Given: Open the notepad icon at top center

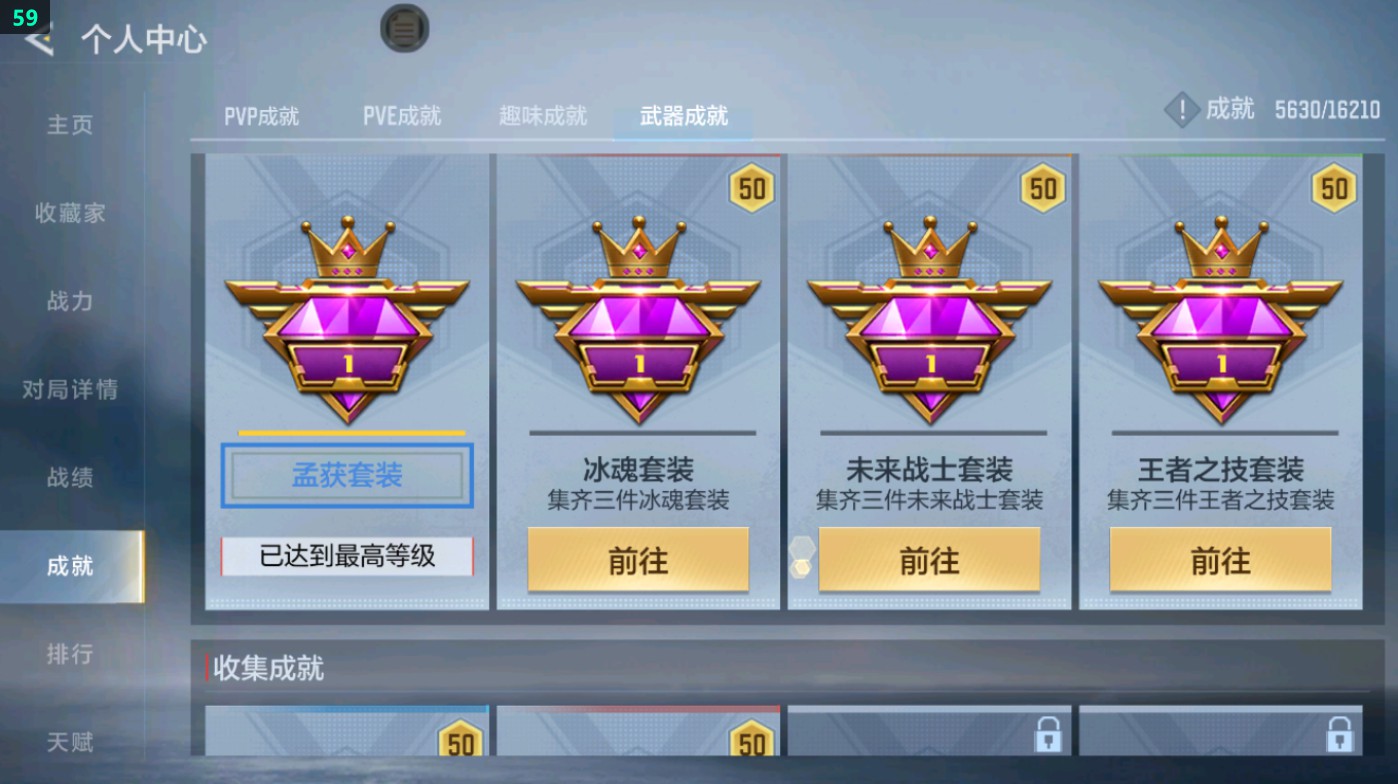Looking at the screenshot, I should coord(403,30).
